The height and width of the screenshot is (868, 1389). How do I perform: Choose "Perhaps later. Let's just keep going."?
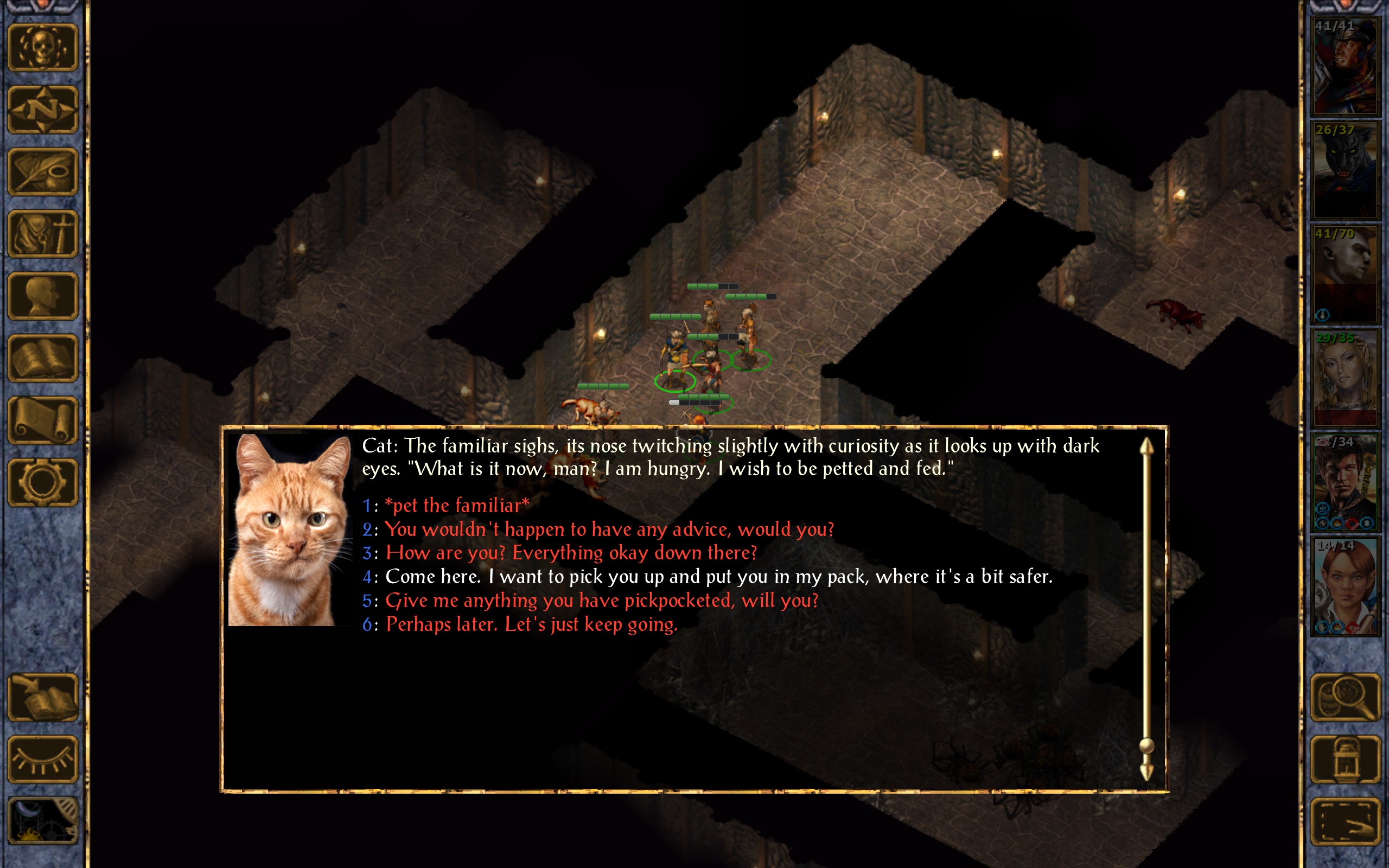531,624
